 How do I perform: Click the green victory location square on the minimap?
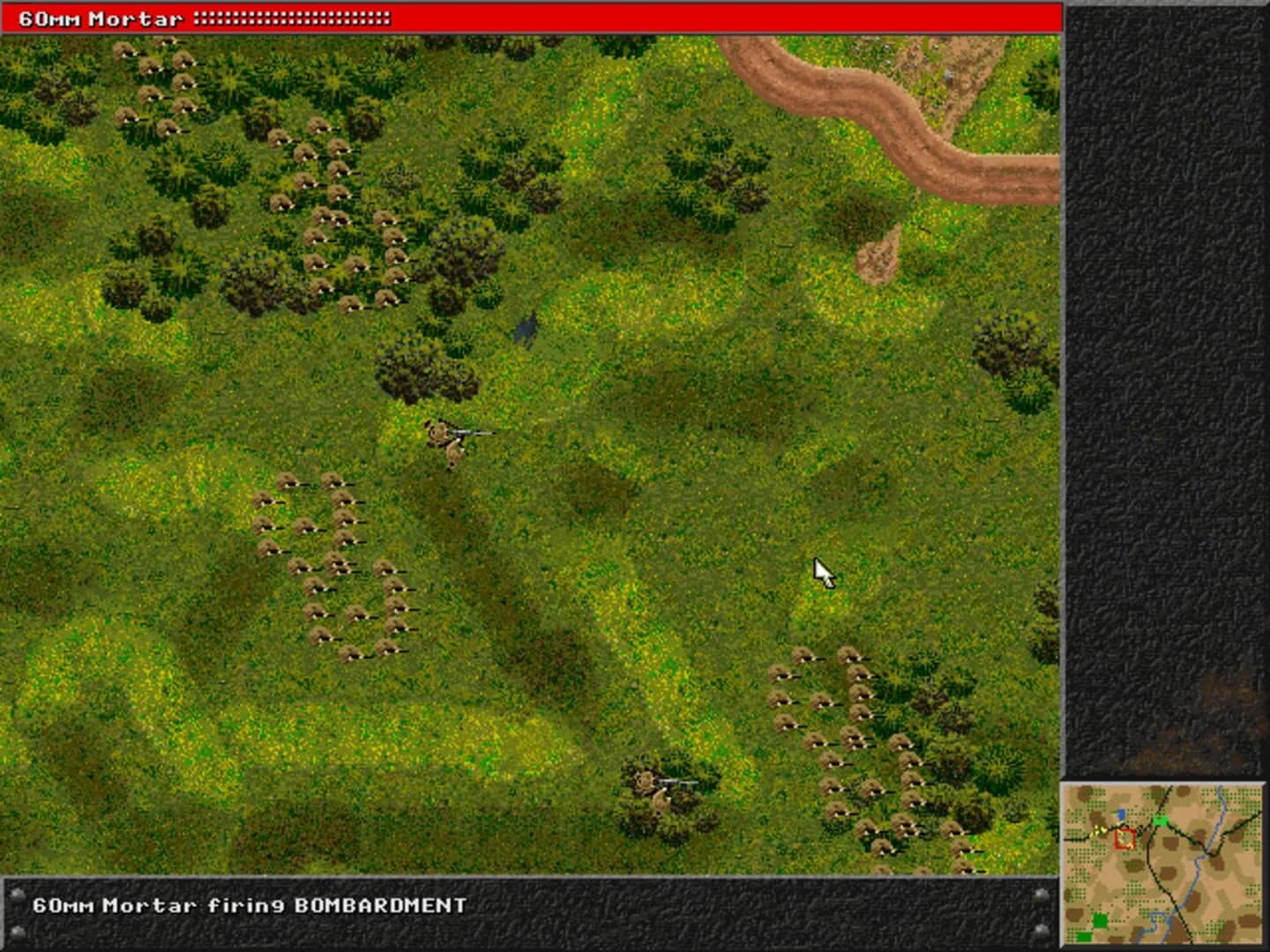click(x=1160, y=822)
